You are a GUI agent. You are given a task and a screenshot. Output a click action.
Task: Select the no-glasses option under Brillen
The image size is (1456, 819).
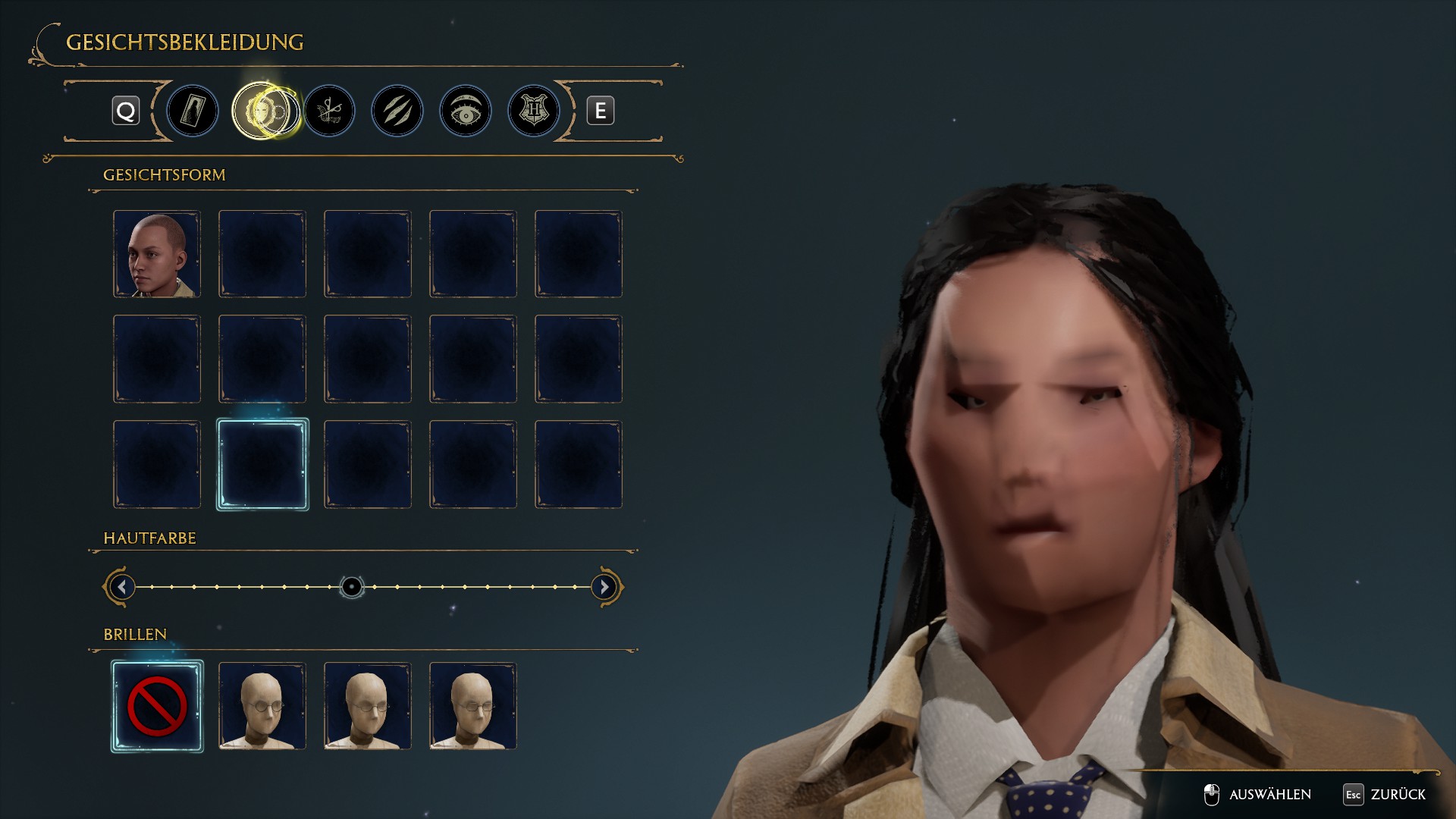click(x=157, y=706)
